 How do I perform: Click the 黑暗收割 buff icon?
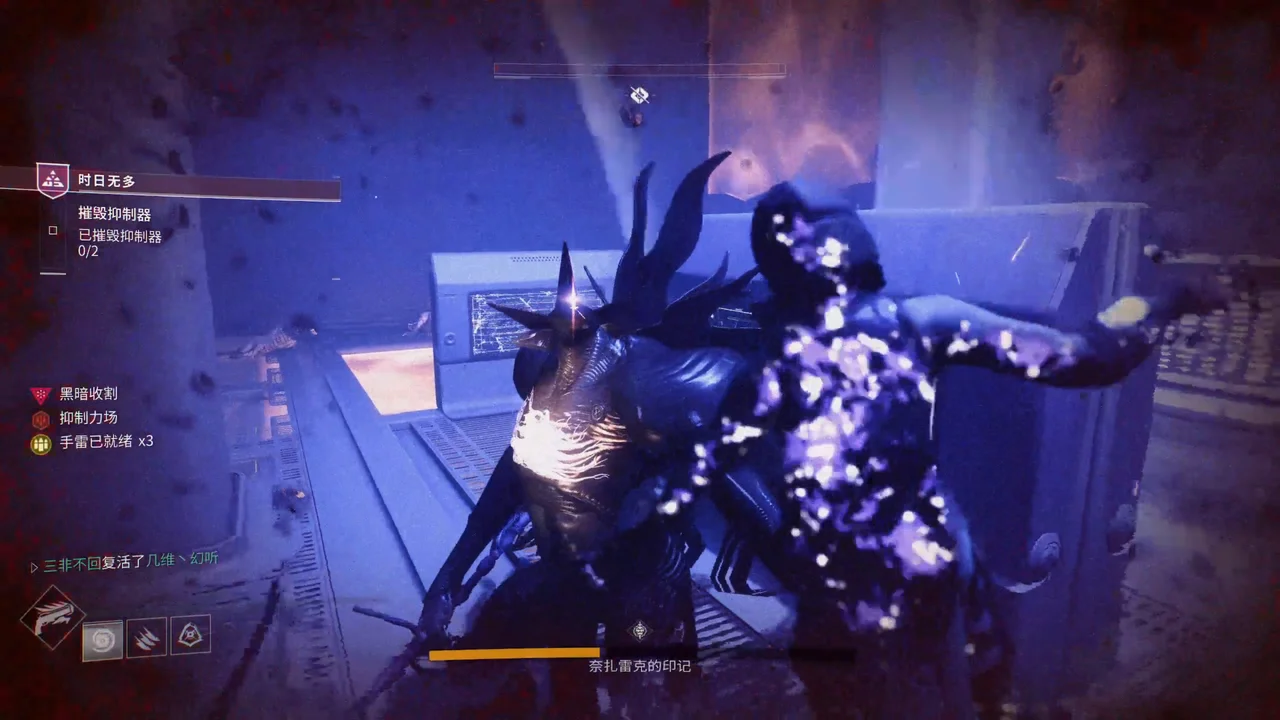pyautogui.click(x=40, y=394)
